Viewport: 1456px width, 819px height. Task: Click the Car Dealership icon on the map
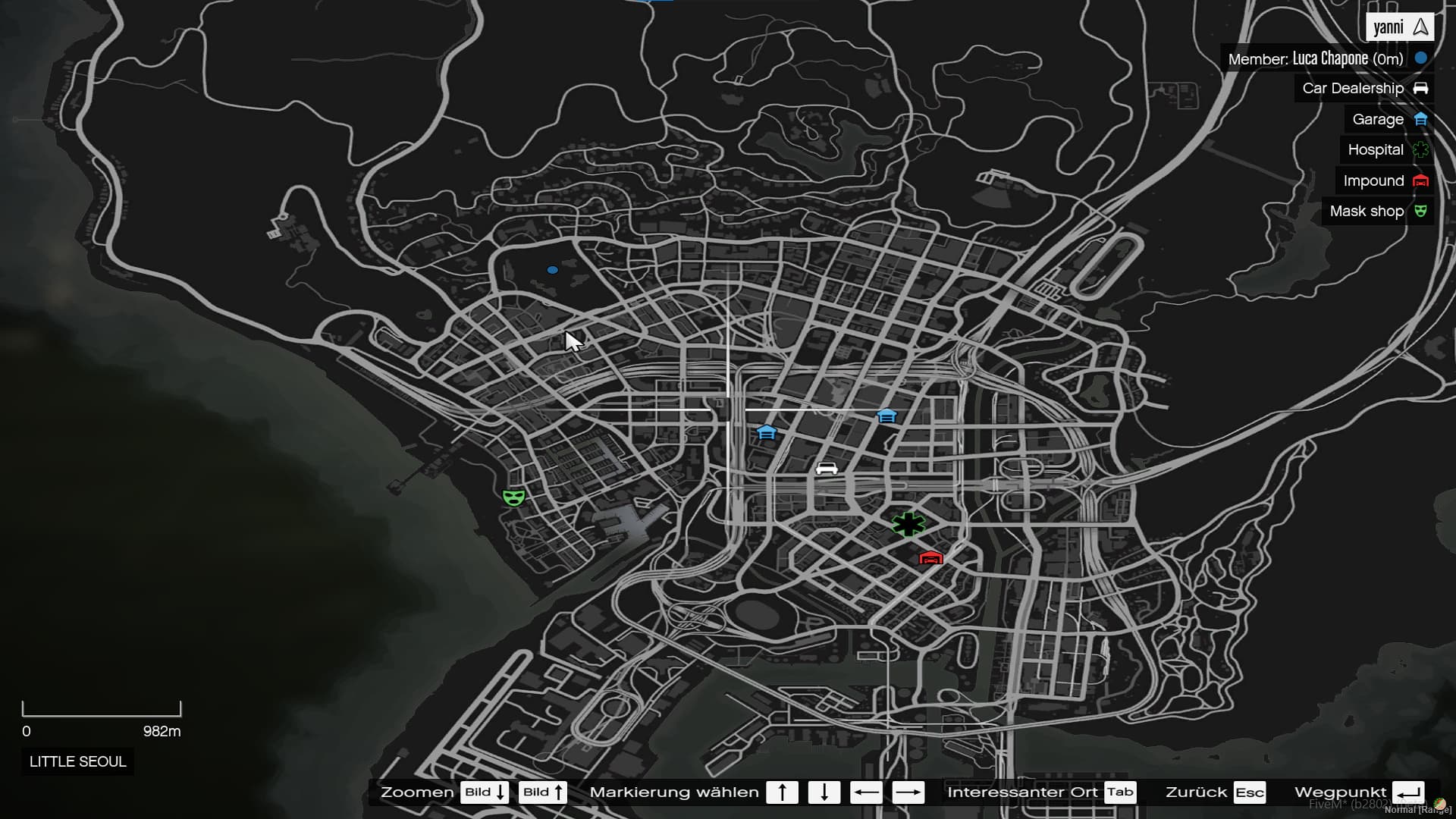827,468
